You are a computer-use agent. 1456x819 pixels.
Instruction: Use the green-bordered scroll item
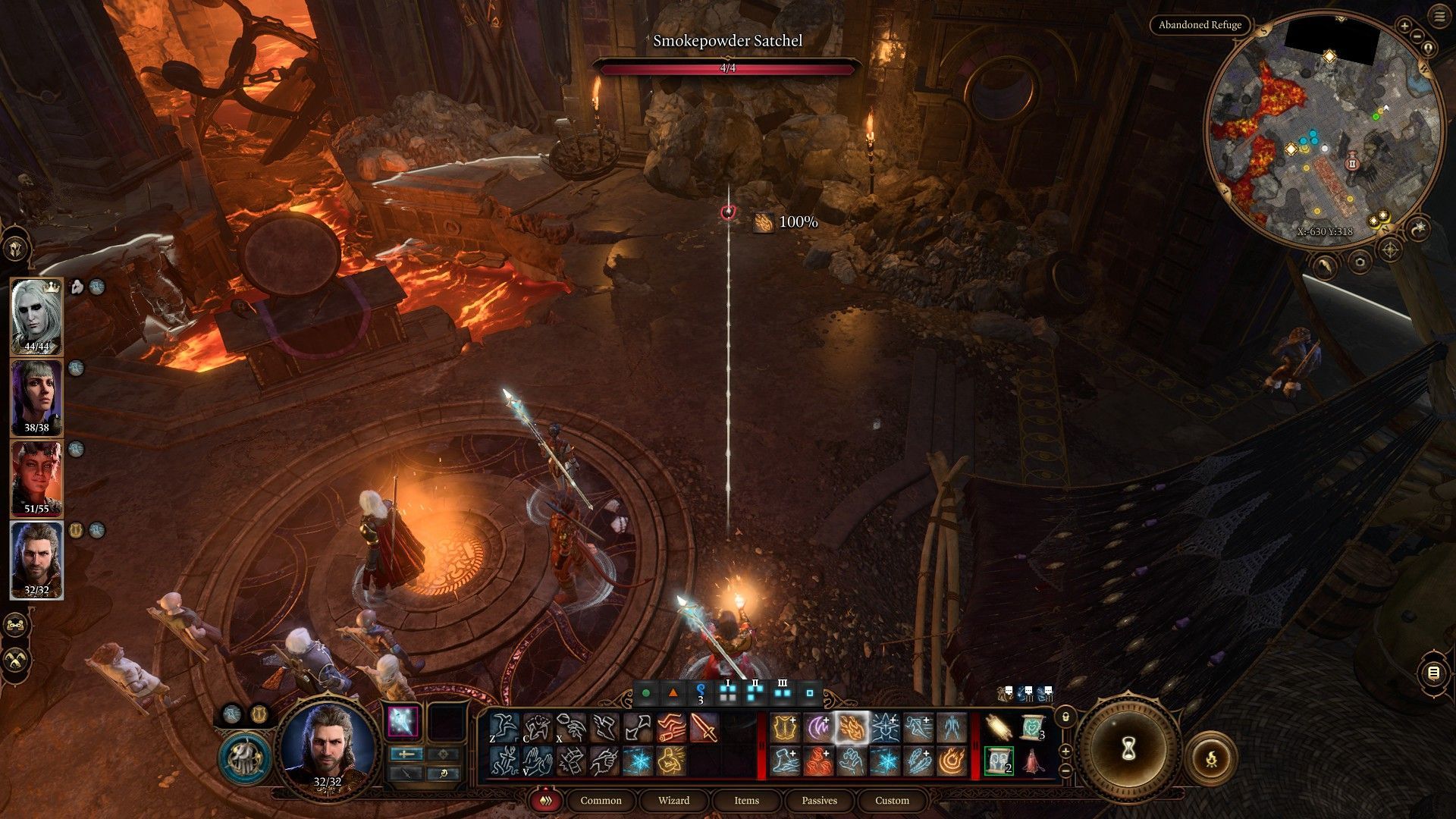coord(998,761)
